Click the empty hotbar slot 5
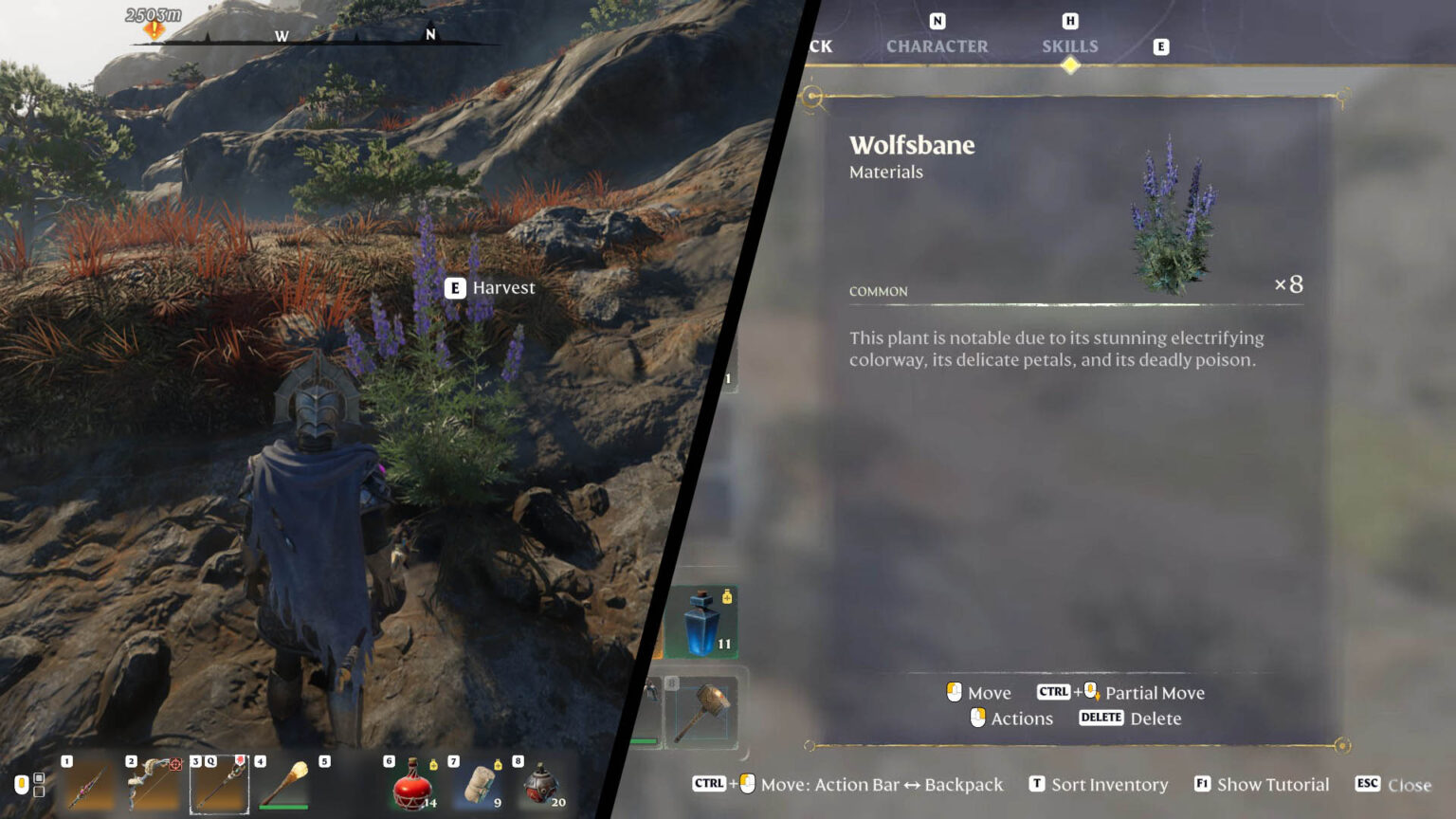The width and height of the screenshot is (1456, 819). 351,784
